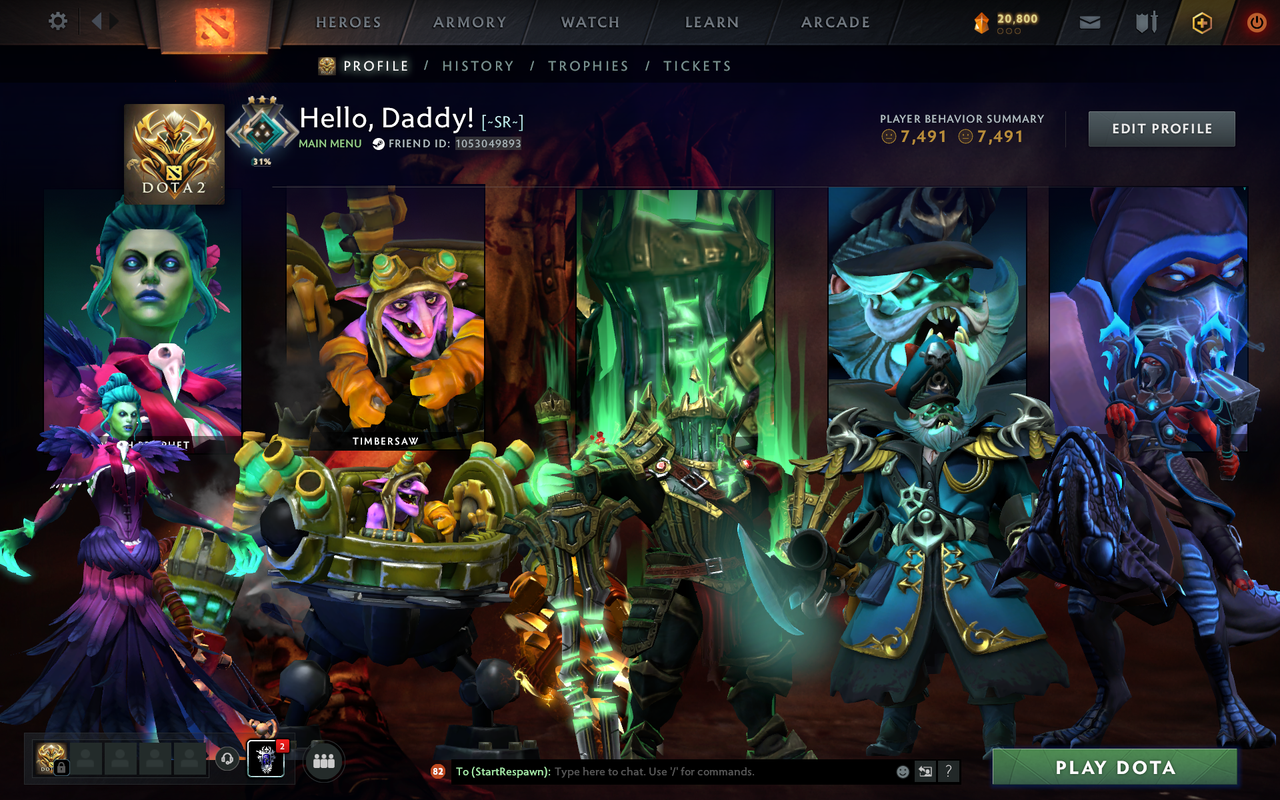Viewport: 1280px width, 800px height.
Task: Open the emoticon picker in the chat bar
Action: 903,771
